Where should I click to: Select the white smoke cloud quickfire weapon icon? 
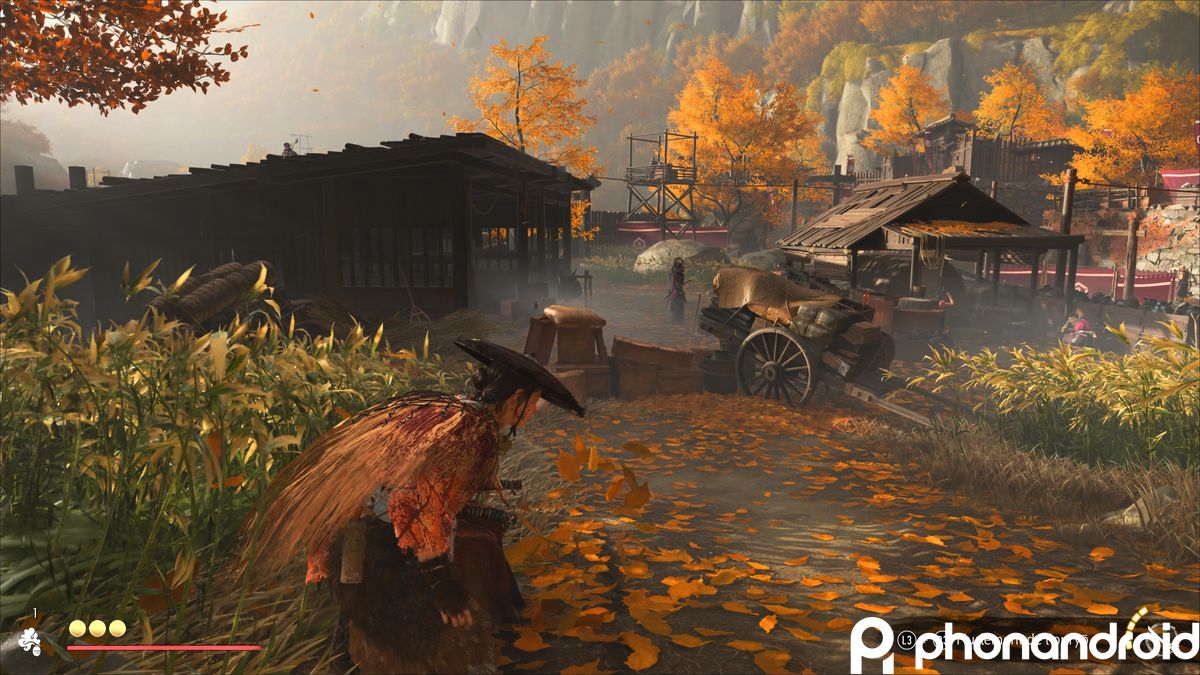point(31,642)
